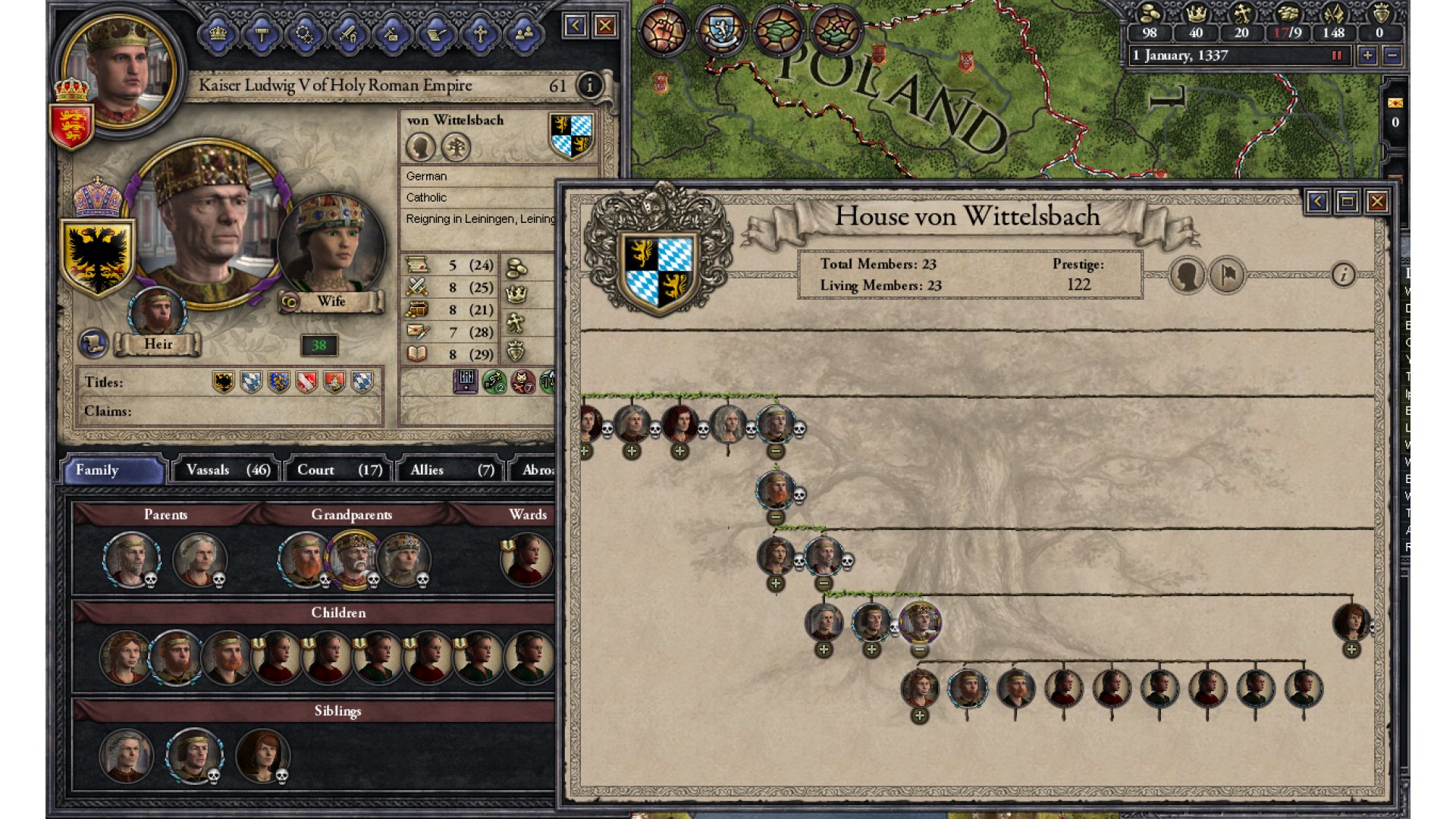Screen dimensions: 1456x819
Task: Maximize the dynasty tree window
Action: pyautogui.click(x=1347, y=202)
